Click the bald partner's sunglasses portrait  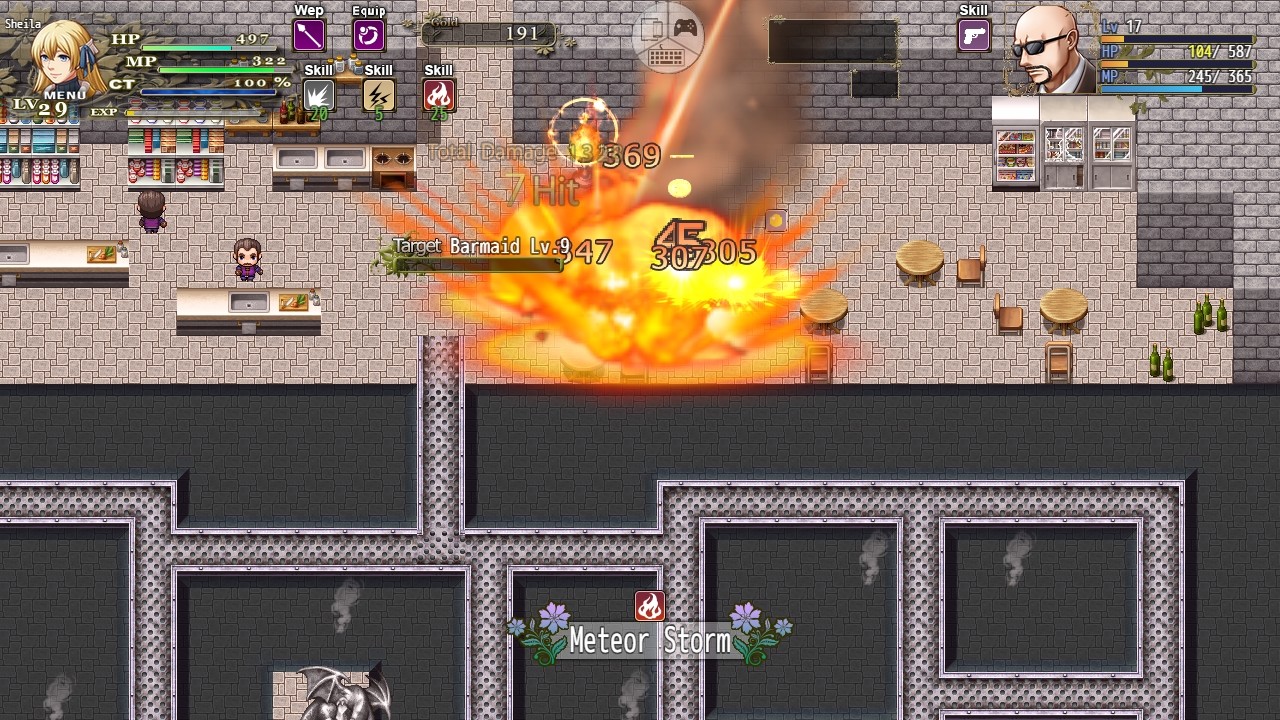(1052, 50)
